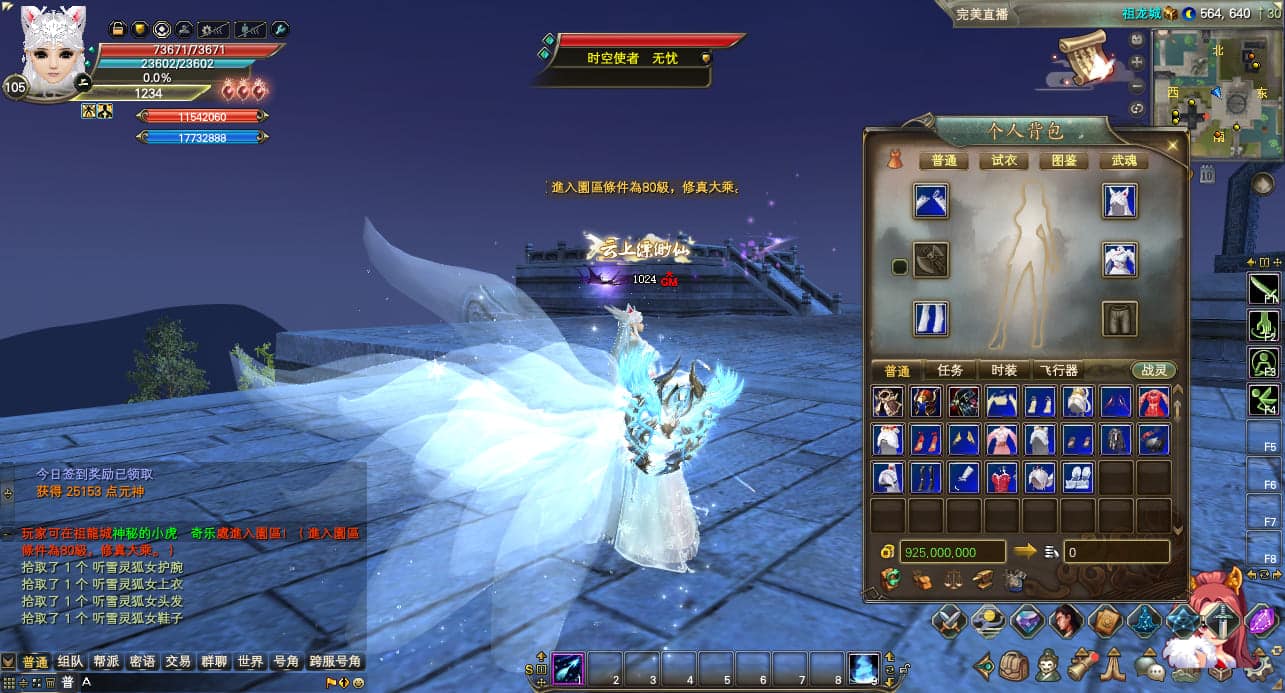Click the scales icon in backpack footer

(x=954, y=579)
